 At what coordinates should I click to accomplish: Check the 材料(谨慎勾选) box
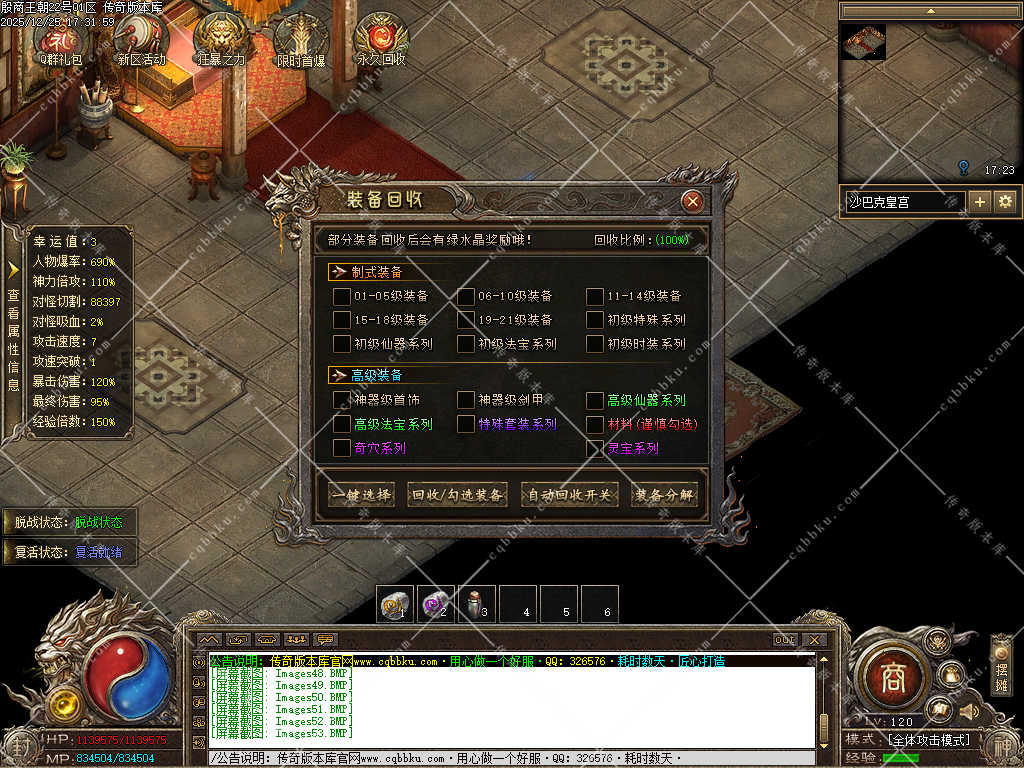point(595,424)
